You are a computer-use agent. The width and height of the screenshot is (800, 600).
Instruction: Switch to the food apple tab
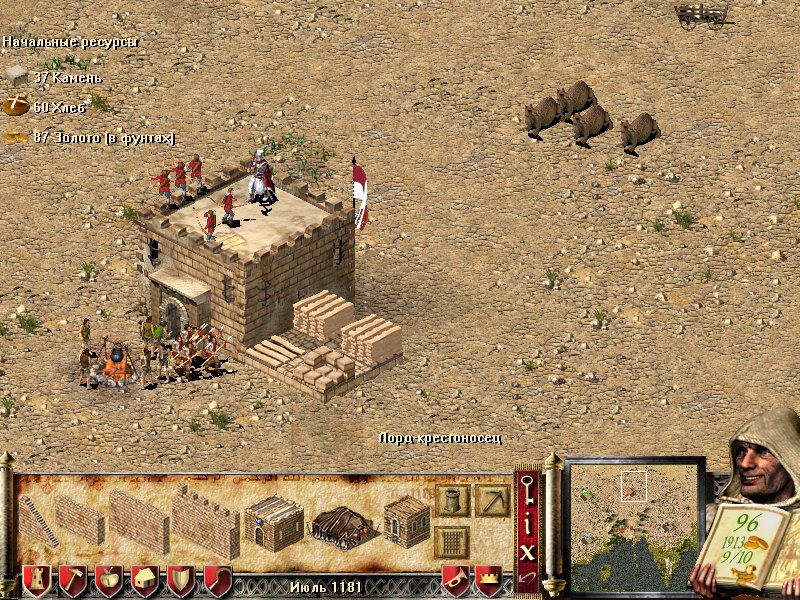109,580
